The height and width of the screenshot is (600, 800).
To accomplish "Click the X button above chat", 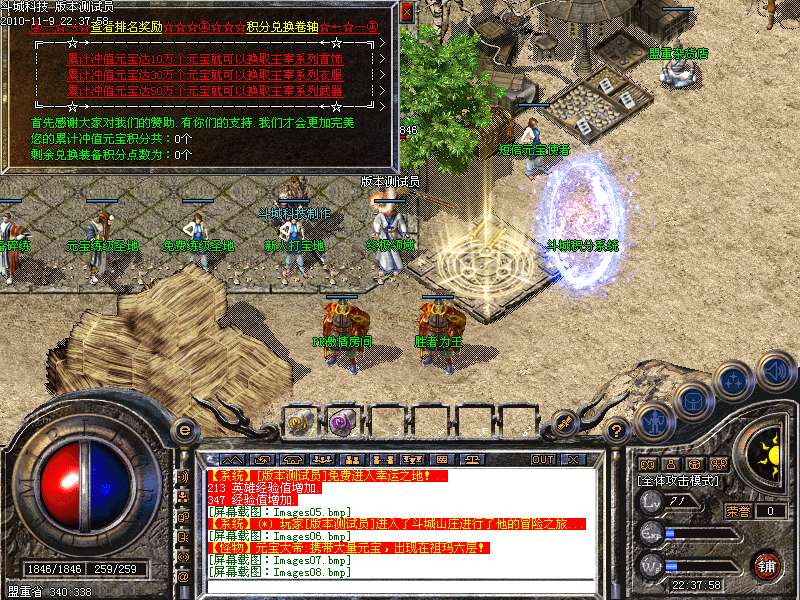I will tap(573, 459).
